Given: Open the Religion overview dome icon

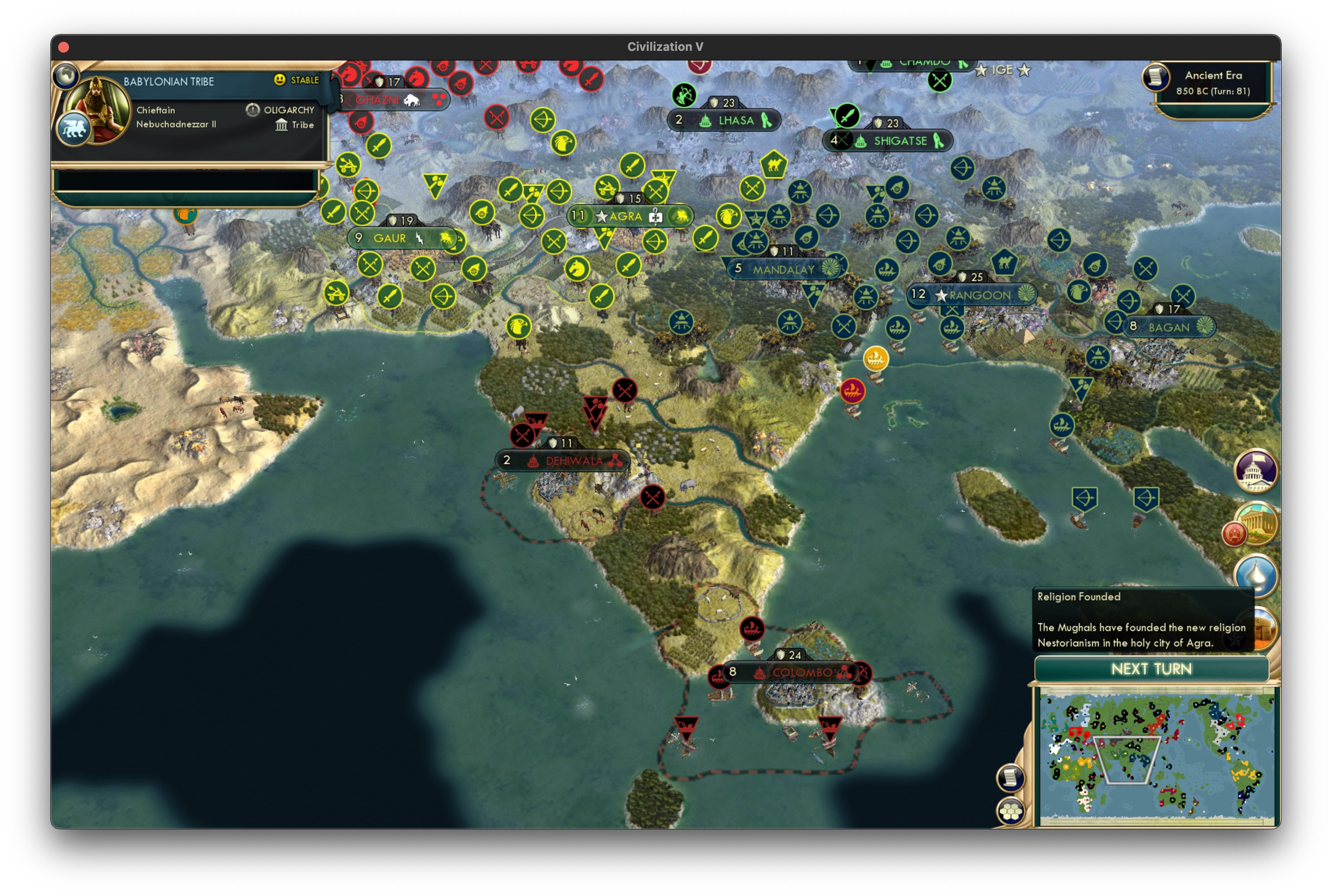Looking at the screenshot, I should point(1257,577).
